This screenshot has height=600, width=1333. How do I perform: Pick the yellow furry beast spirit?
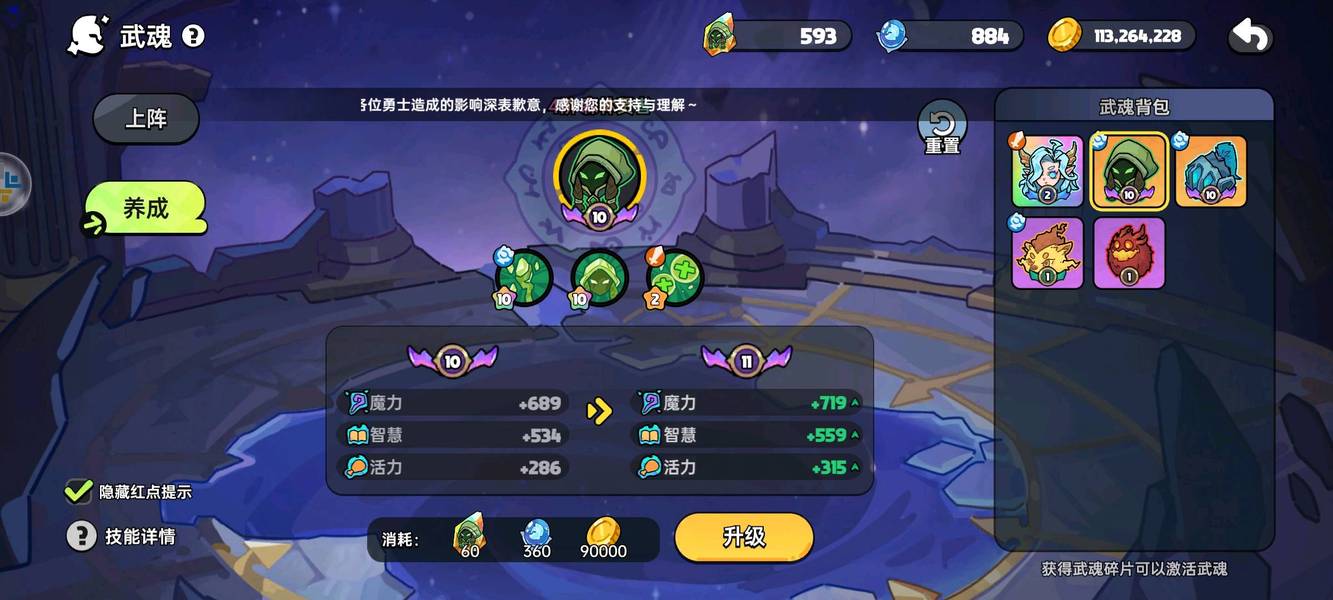[x=1047, y=253]
